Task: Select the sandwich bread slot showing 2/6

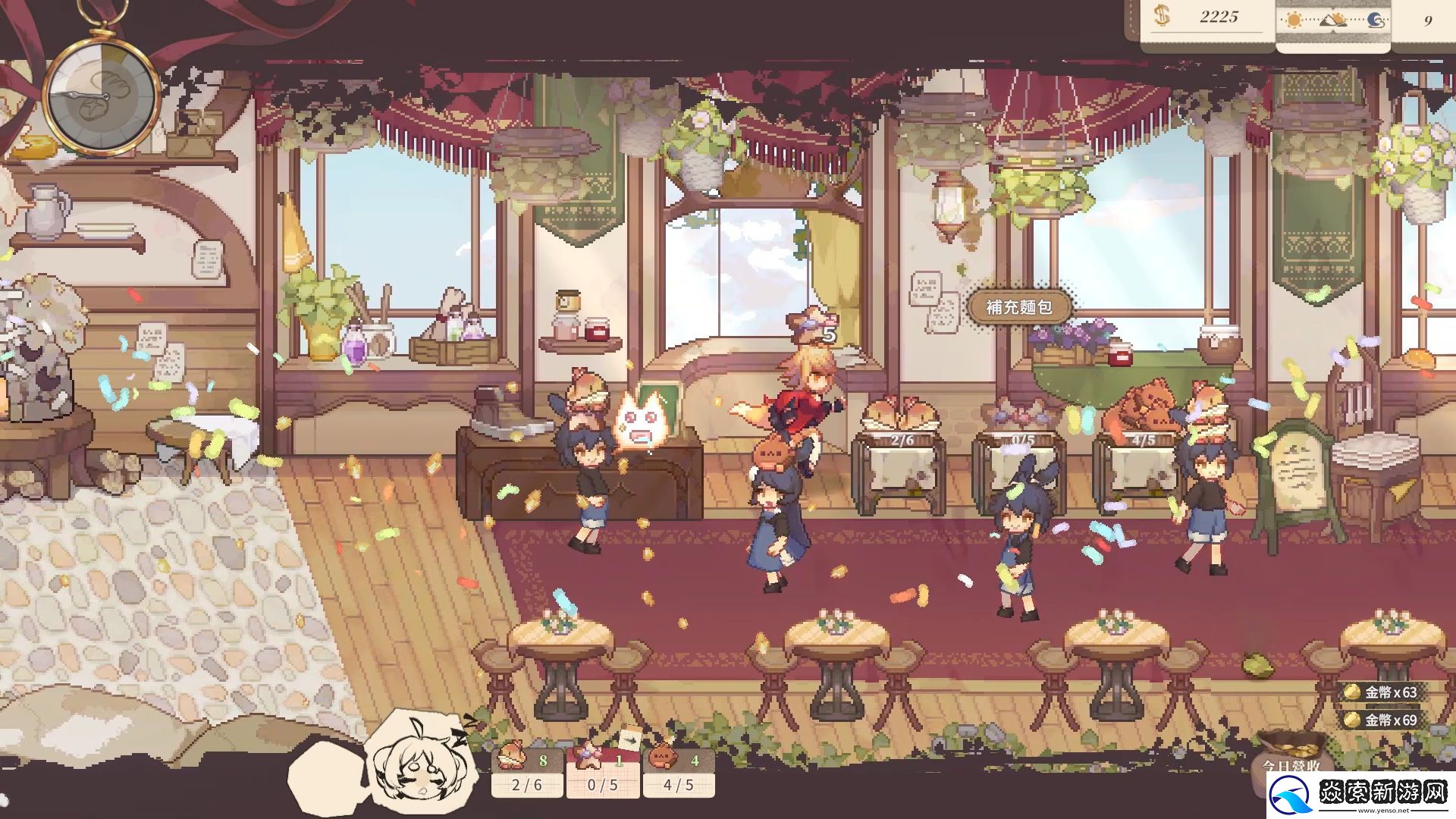Action: (527, 770)
